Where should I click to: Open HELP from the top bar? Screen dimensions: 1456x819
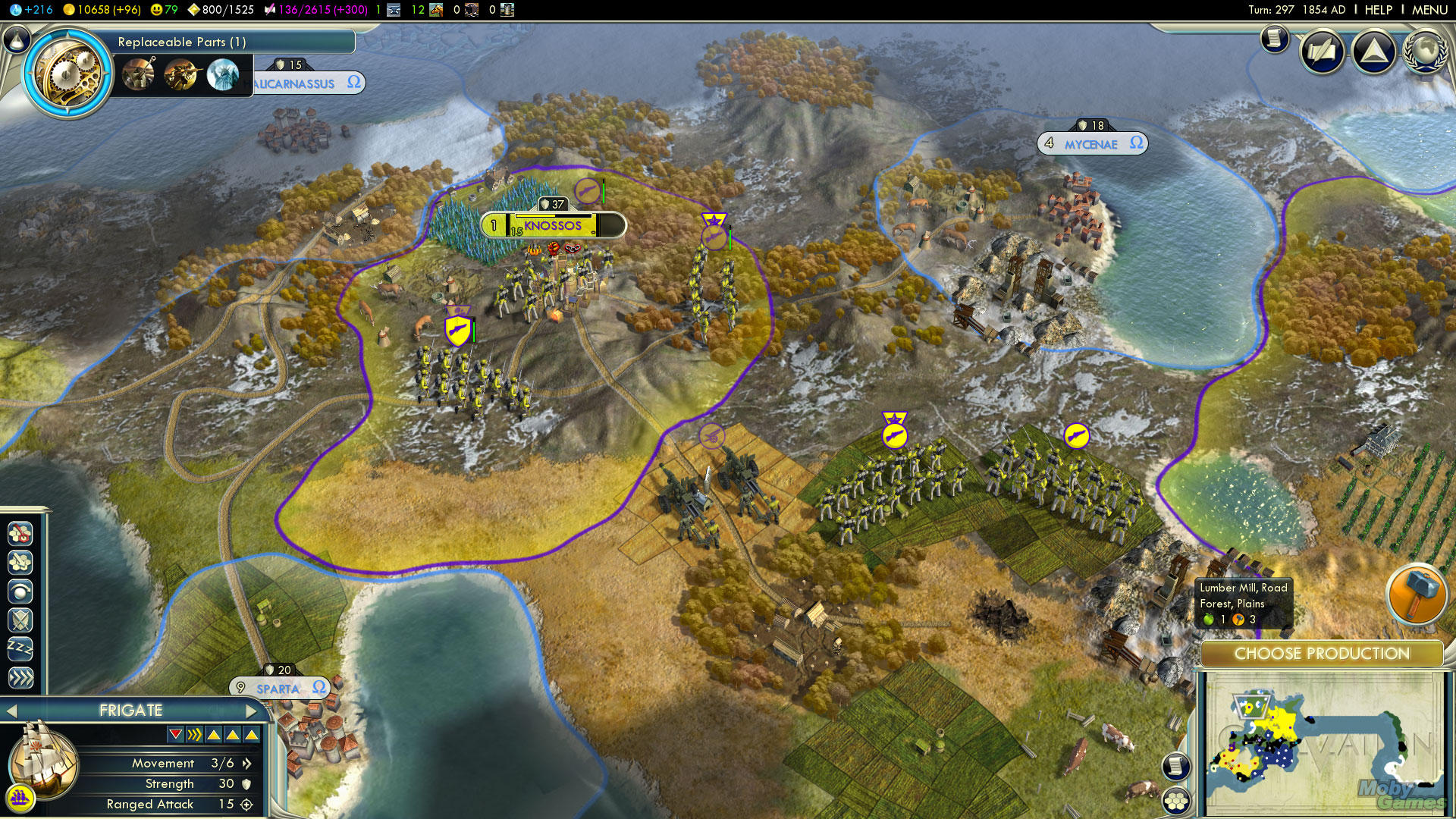click(1378, 9)
